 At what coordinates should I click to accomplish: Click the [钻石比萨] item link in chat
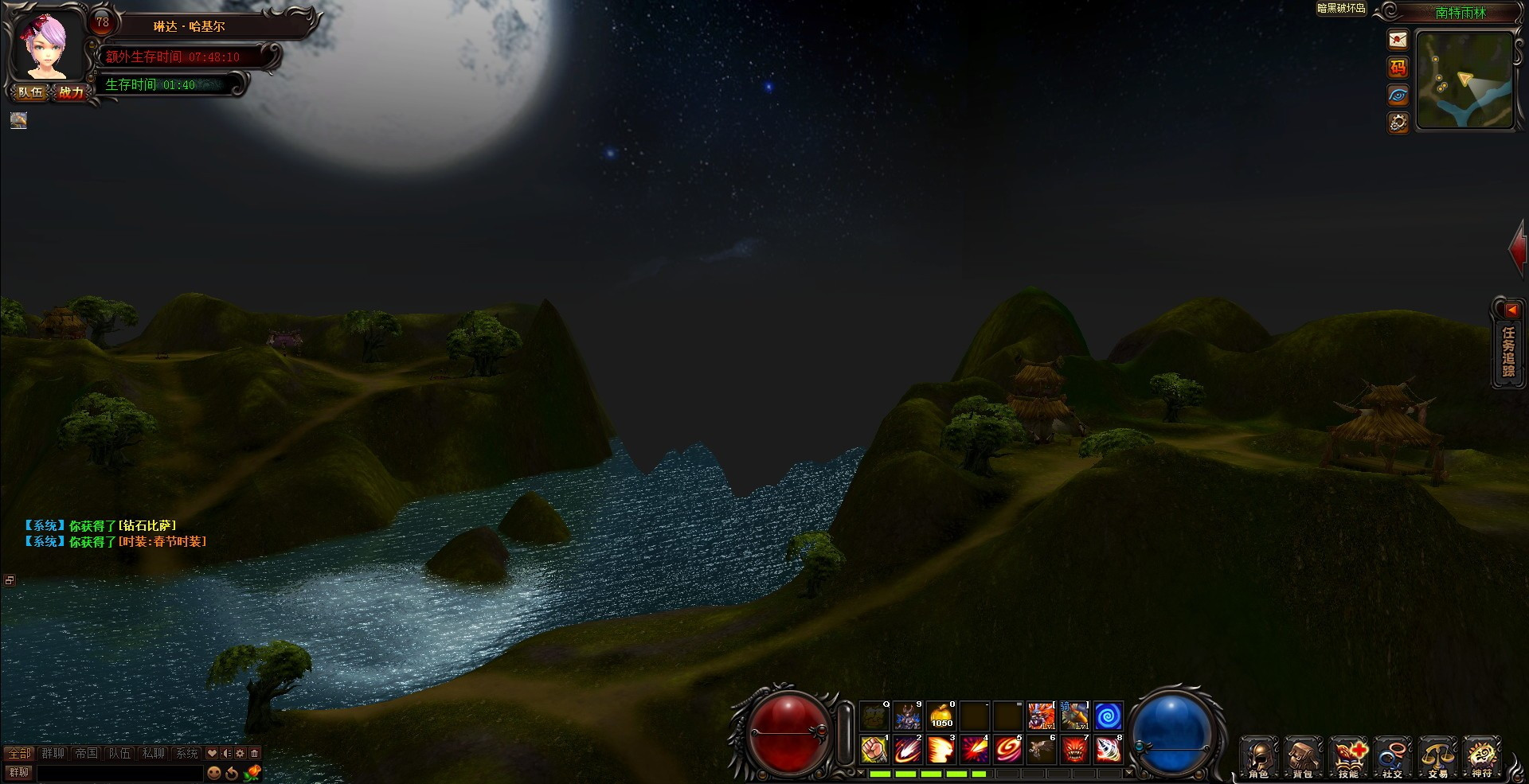147,525
